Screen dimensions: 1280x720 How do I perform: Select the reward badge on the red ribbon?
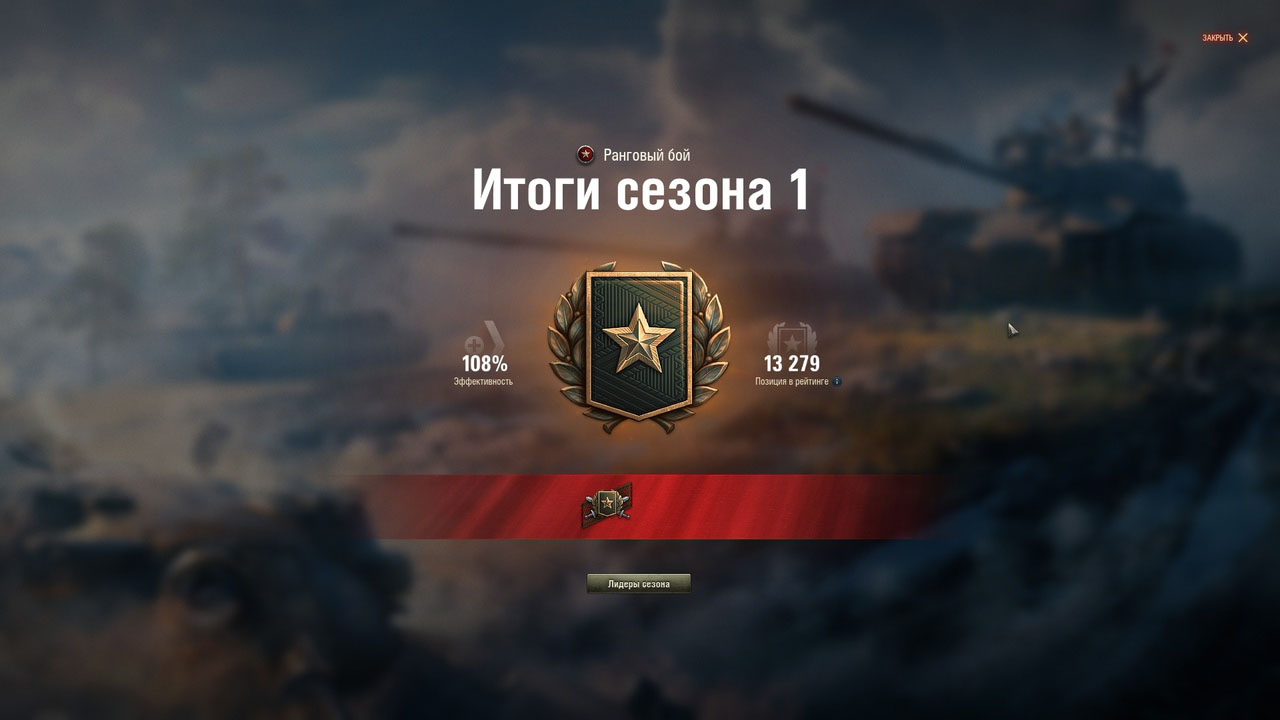(606, 506)
